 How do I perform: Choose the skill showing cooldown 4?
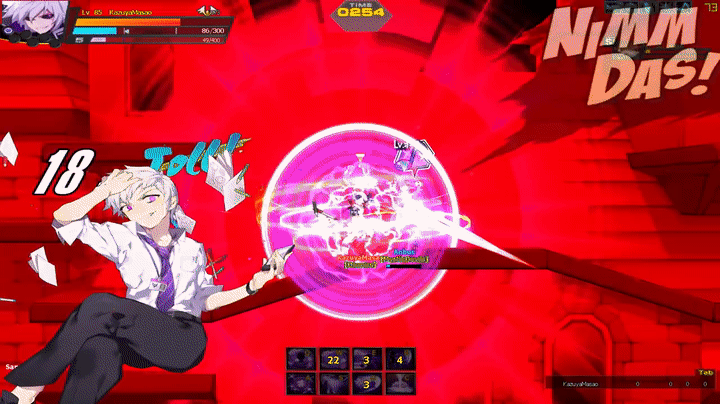click(x=400, y=358)
